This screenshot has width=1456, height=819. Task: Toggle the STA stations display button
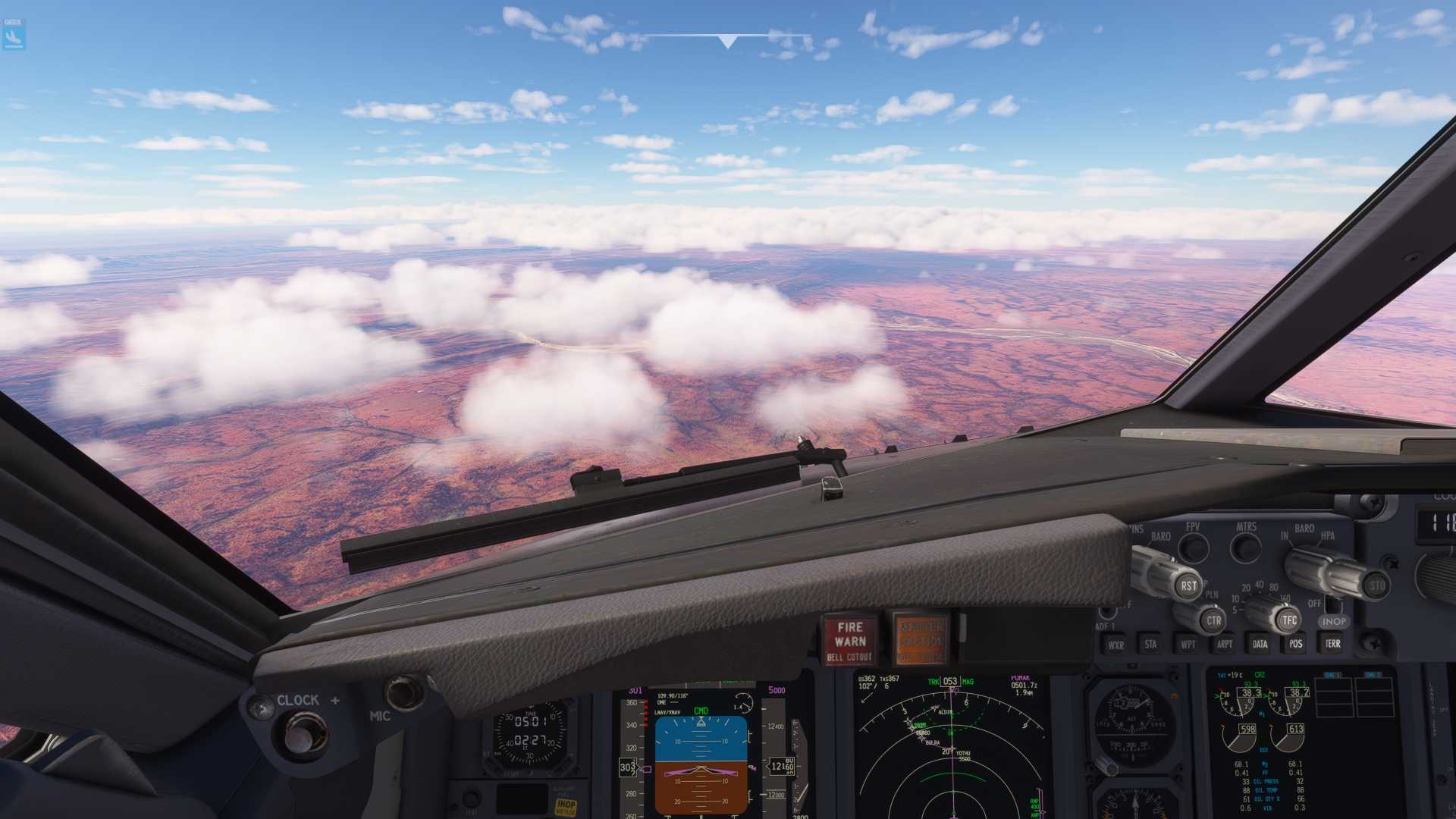[1151, 645]
